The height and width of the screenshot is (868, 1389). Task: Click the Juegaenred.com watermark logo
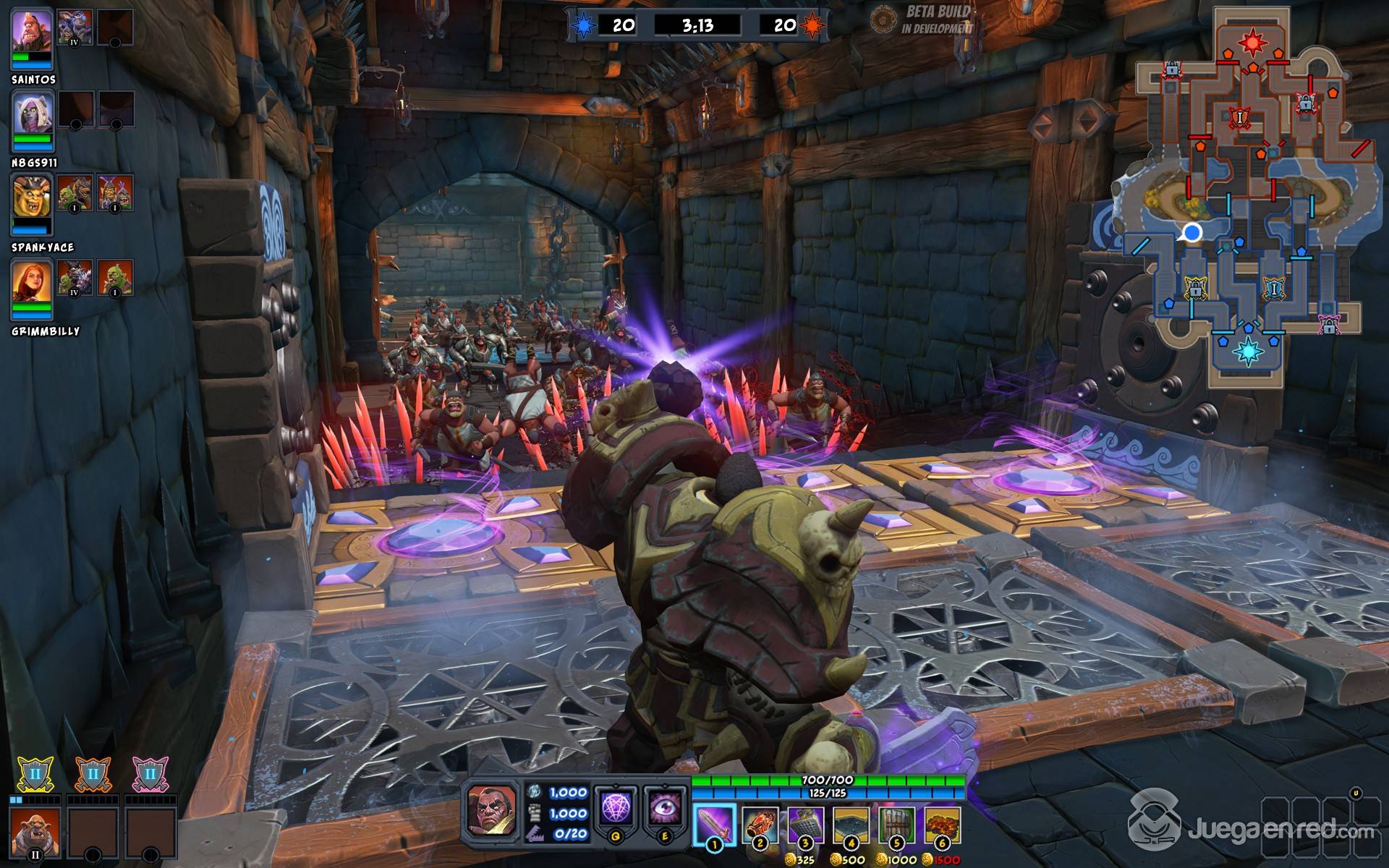click(1252, 828)
